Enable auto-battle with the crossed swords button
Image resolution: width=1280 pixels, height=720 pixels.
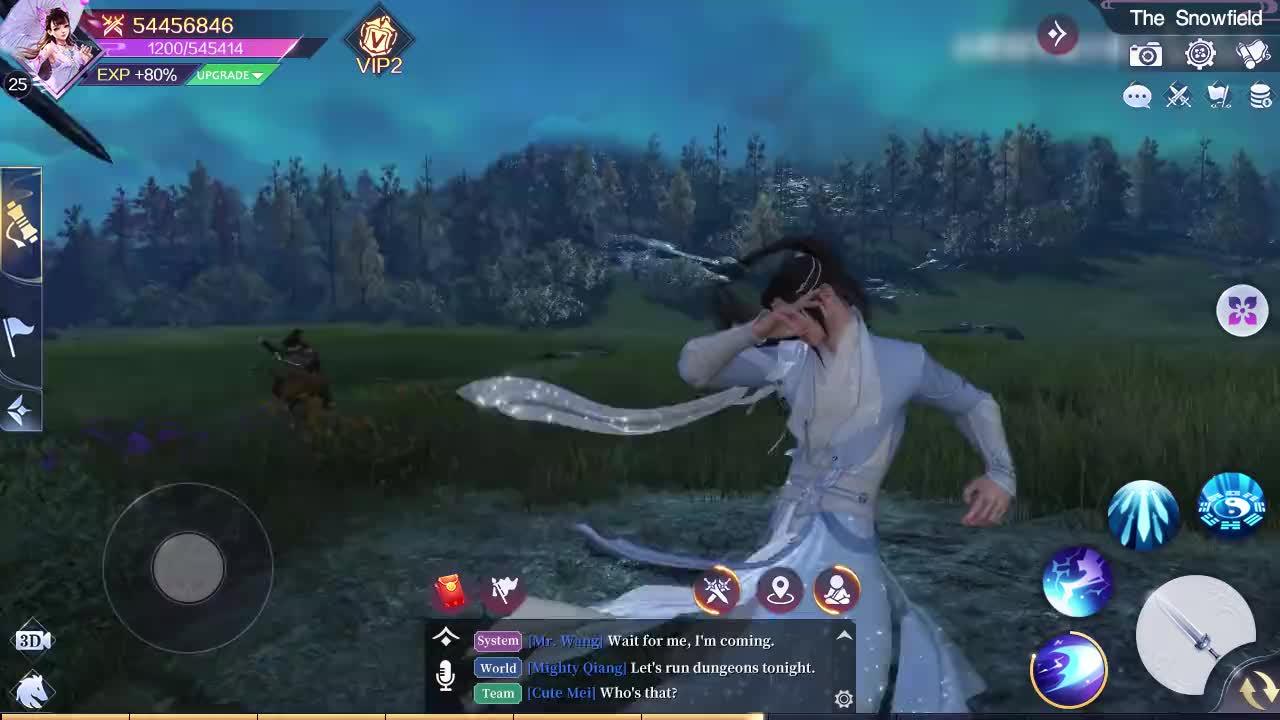pyautogui.click(x=718, y=590)
